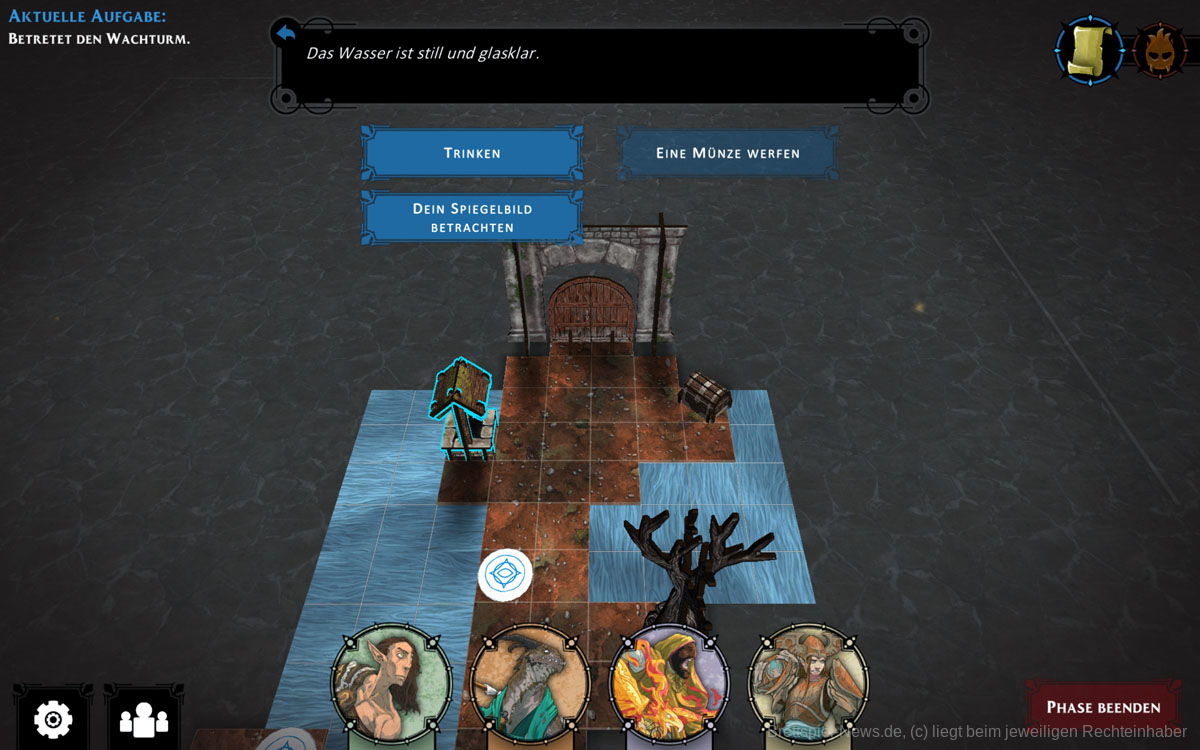Open the gear settings menu
This screenshot has width=1200, height=750.
click(53, 718)
